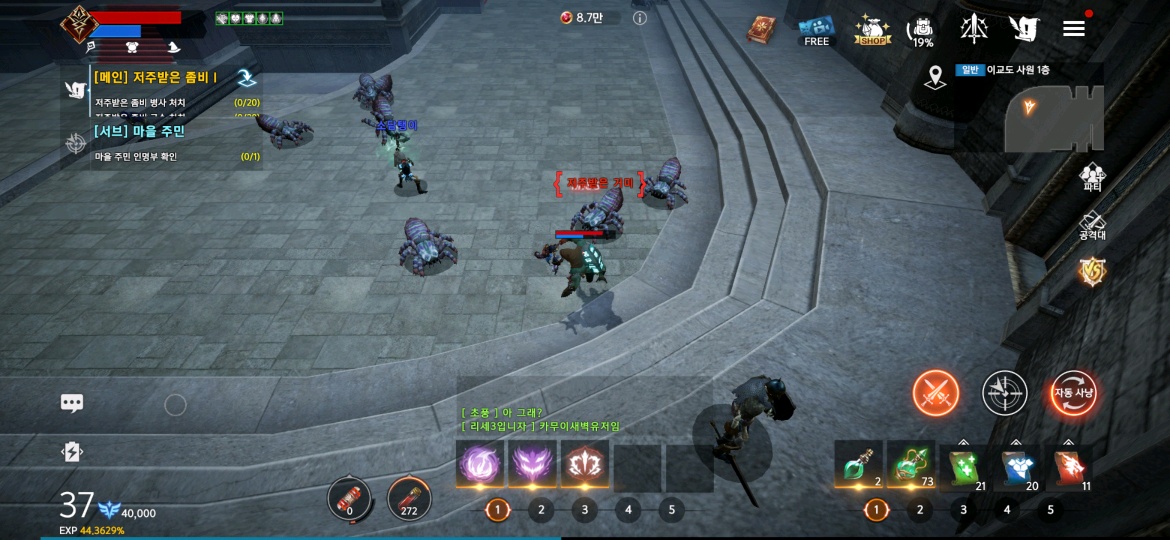Open the FREE reward video icon
This screenshot has height=540, width=1170.
(x=817, y=30)
